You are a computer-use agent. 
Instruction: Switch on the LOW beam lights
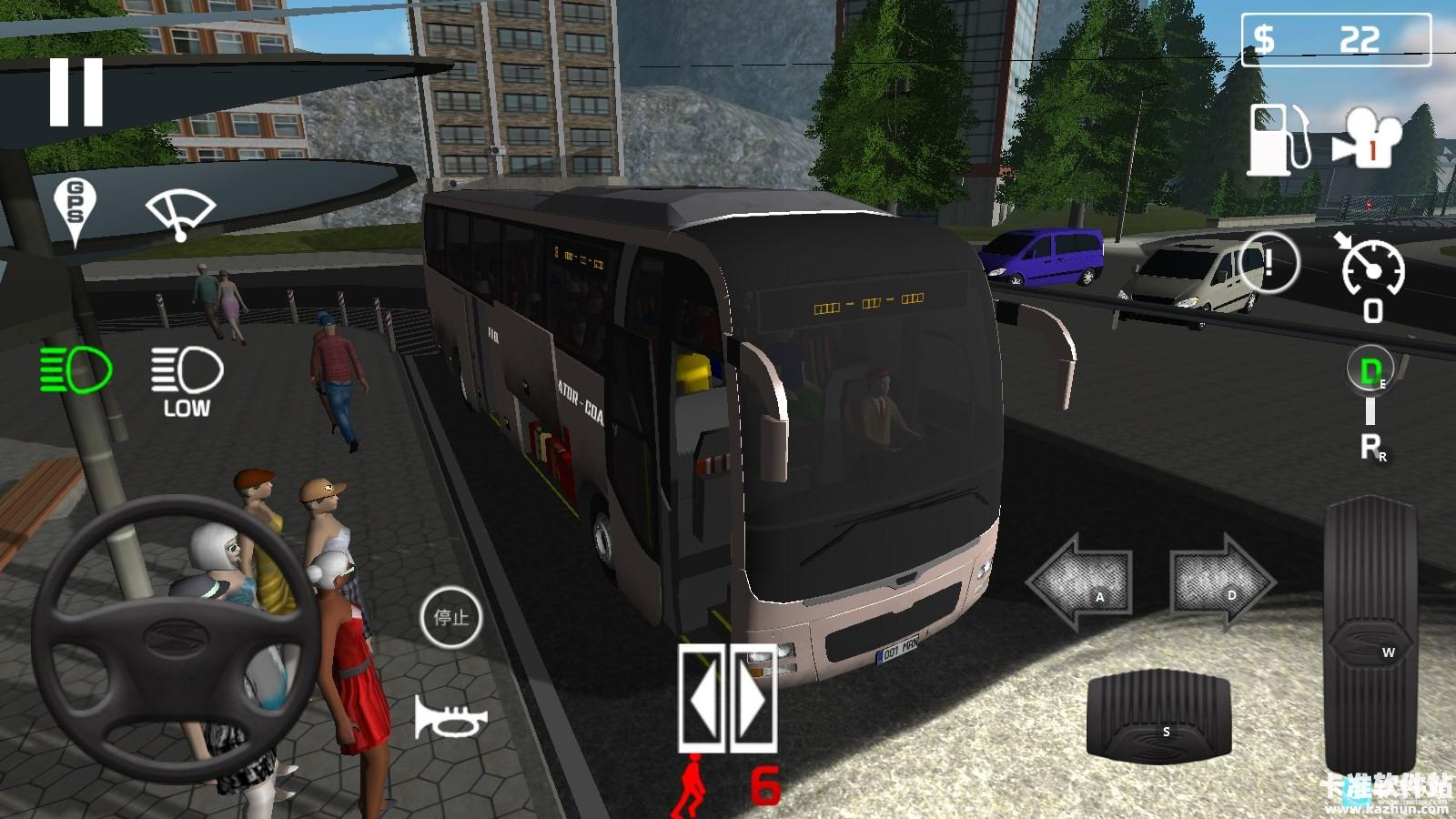tap(187, 381)
